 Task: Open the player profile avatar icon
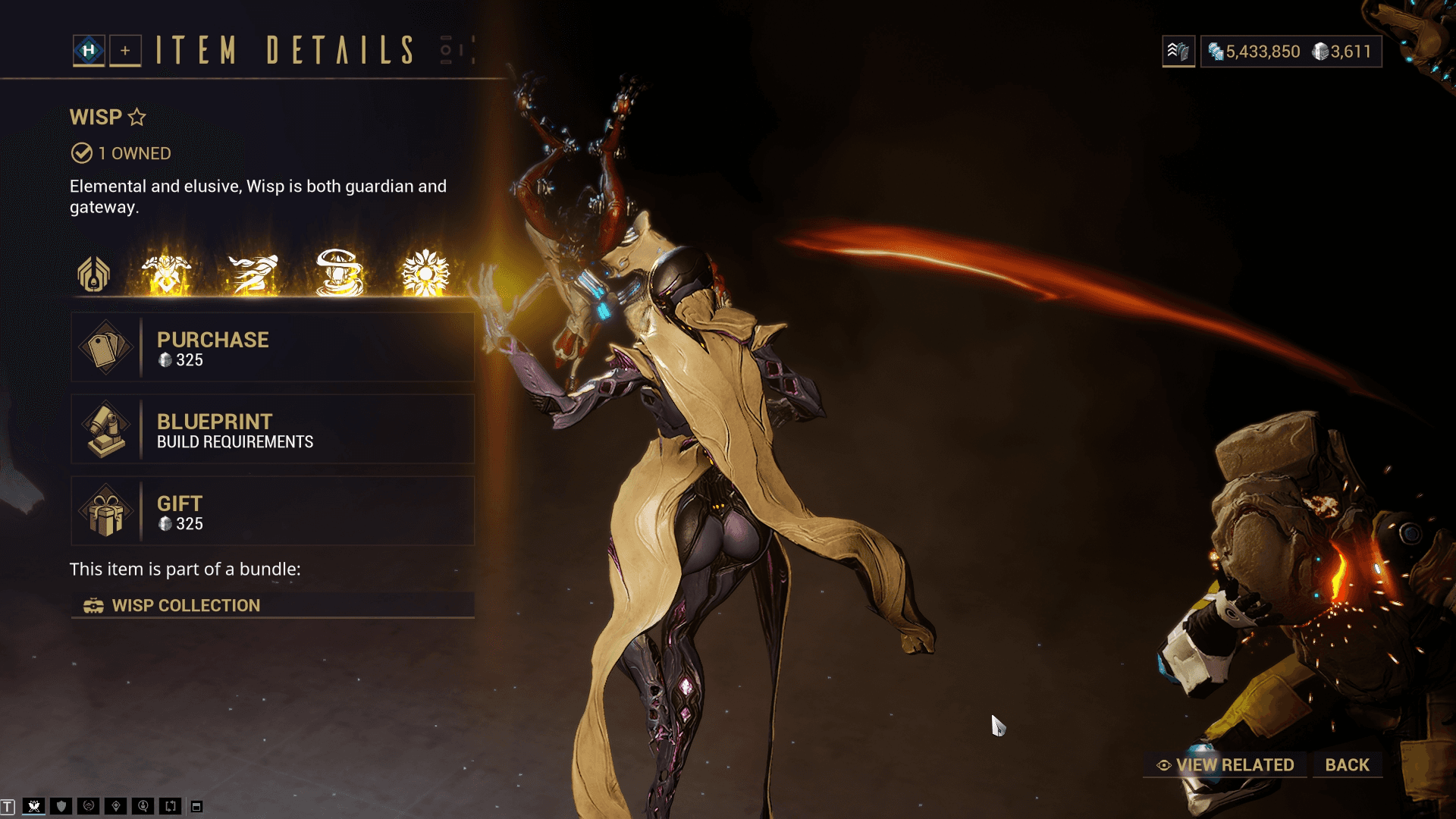click(x=89, y=51)
